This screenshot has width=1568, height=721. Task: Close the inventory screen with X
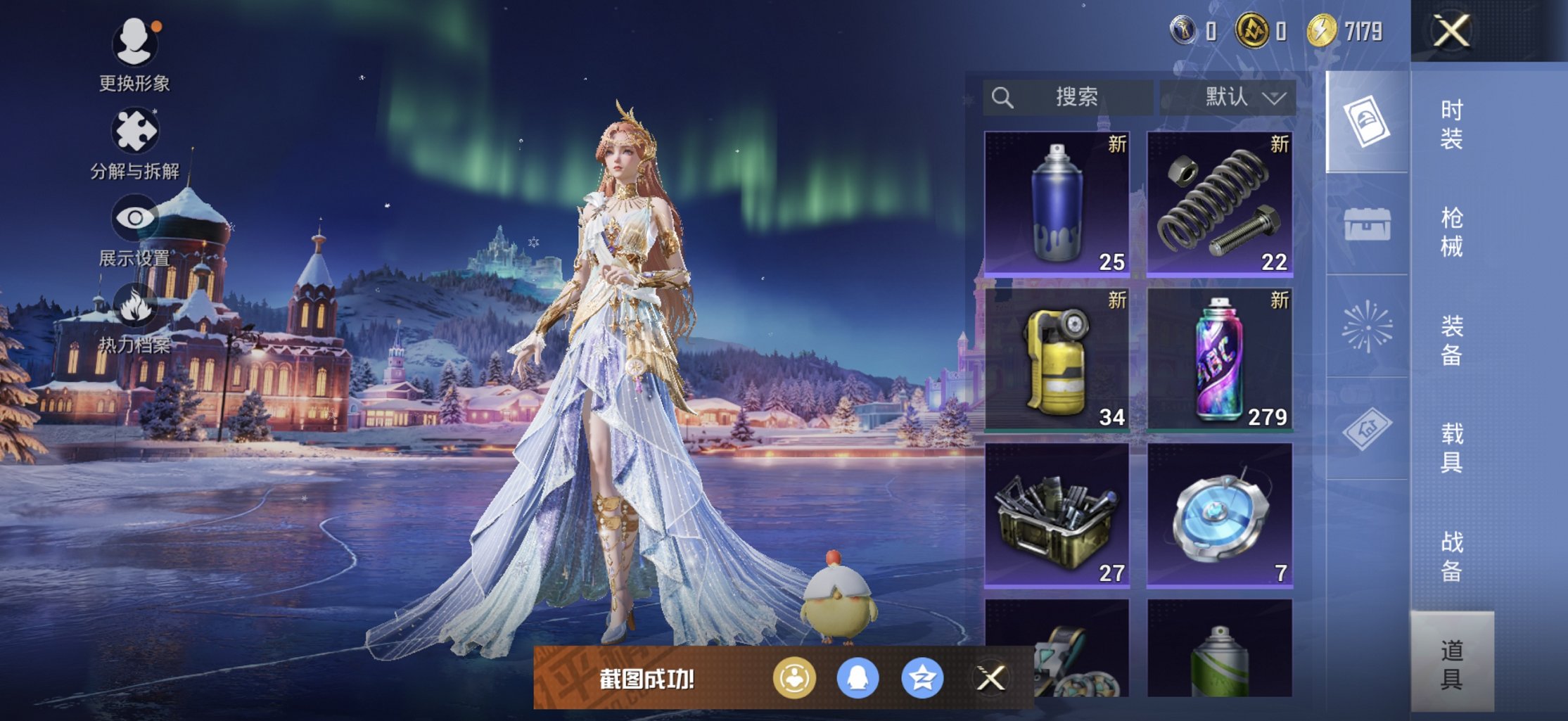[x=1452, y=32]
